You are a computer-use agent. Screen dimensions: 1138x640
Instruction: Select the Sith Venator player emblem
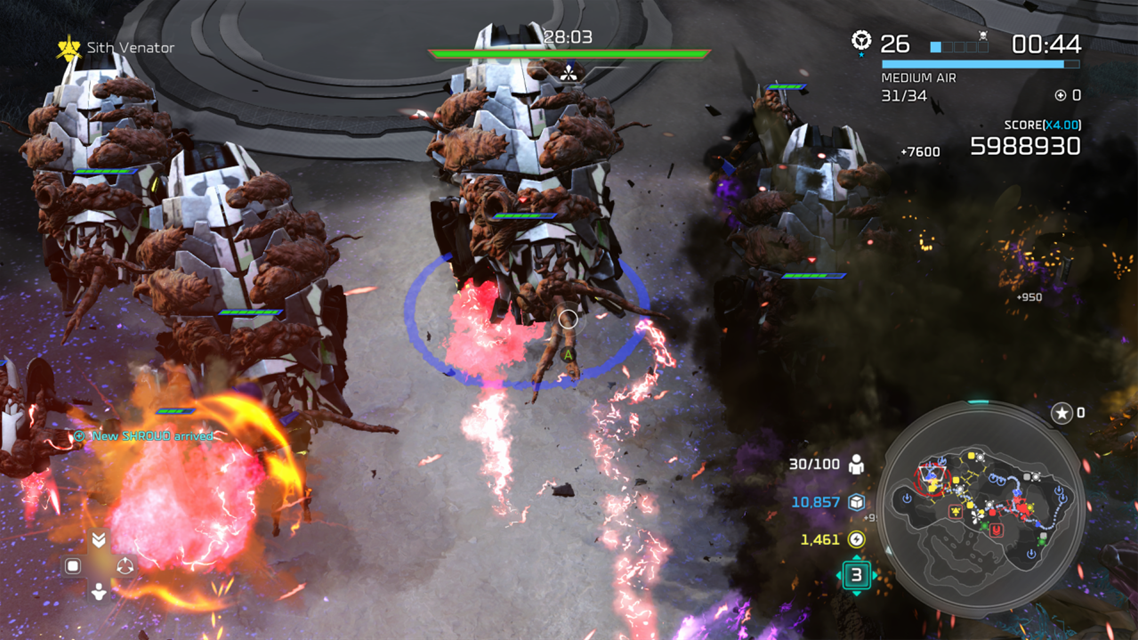coord(68,47)
